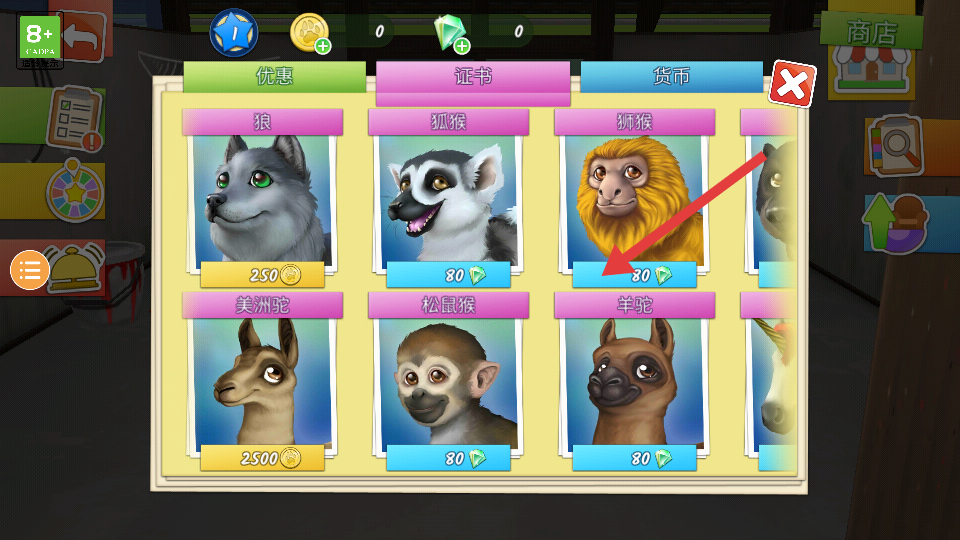This screenshot has height=540, width=960.
Task: Add more gold coins with plus icon
Action: 323,46
